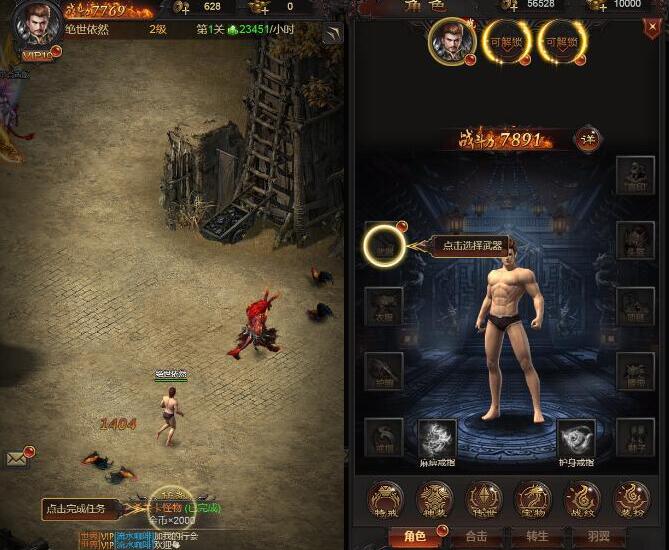Open the 宝物 treasure menu
The width and height of the screenshot is (669, 550).
pos(532,497)
